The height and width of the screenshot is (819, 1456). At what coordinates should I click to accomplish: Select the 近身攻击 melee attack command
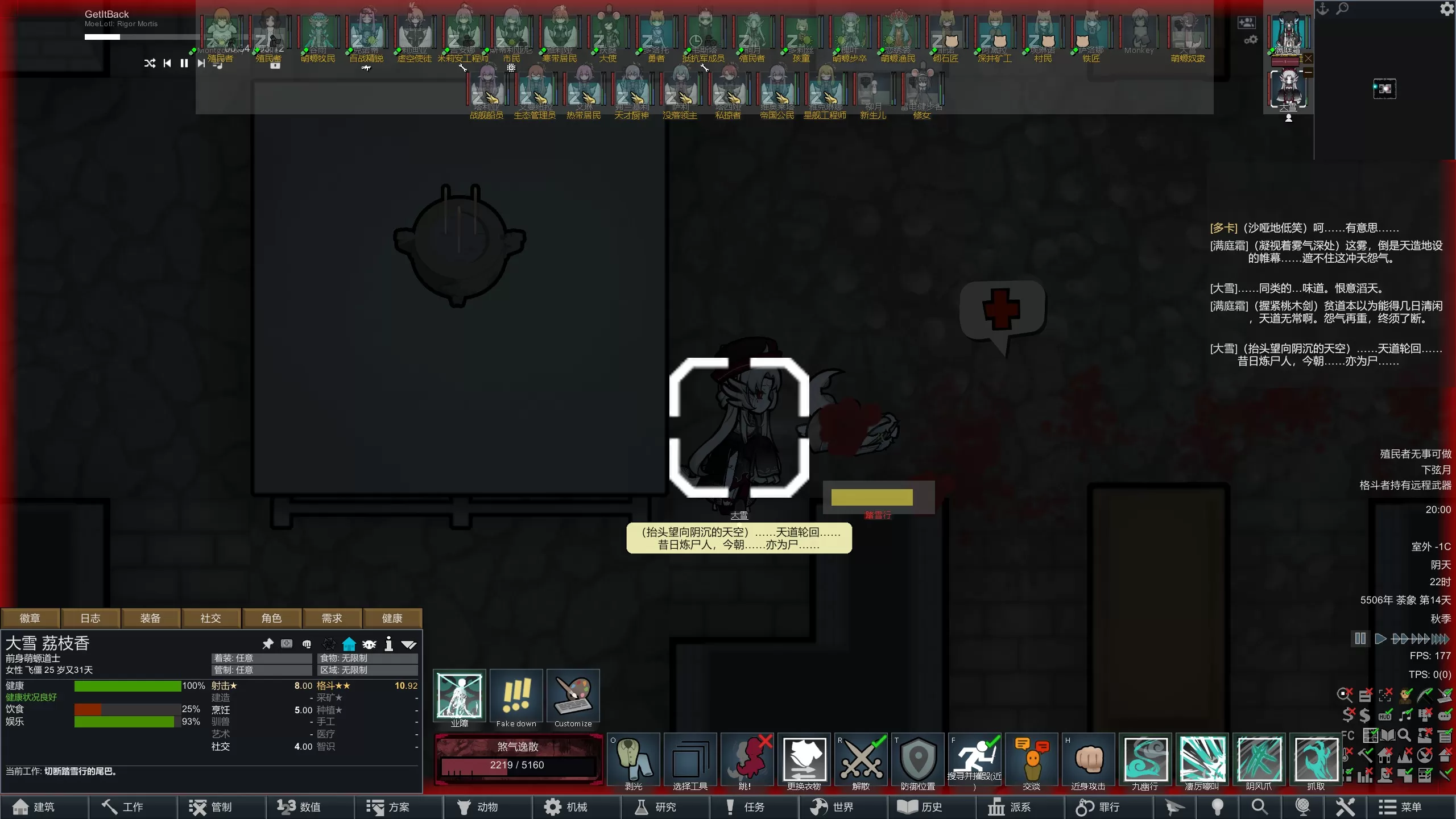coord(1088,760)
